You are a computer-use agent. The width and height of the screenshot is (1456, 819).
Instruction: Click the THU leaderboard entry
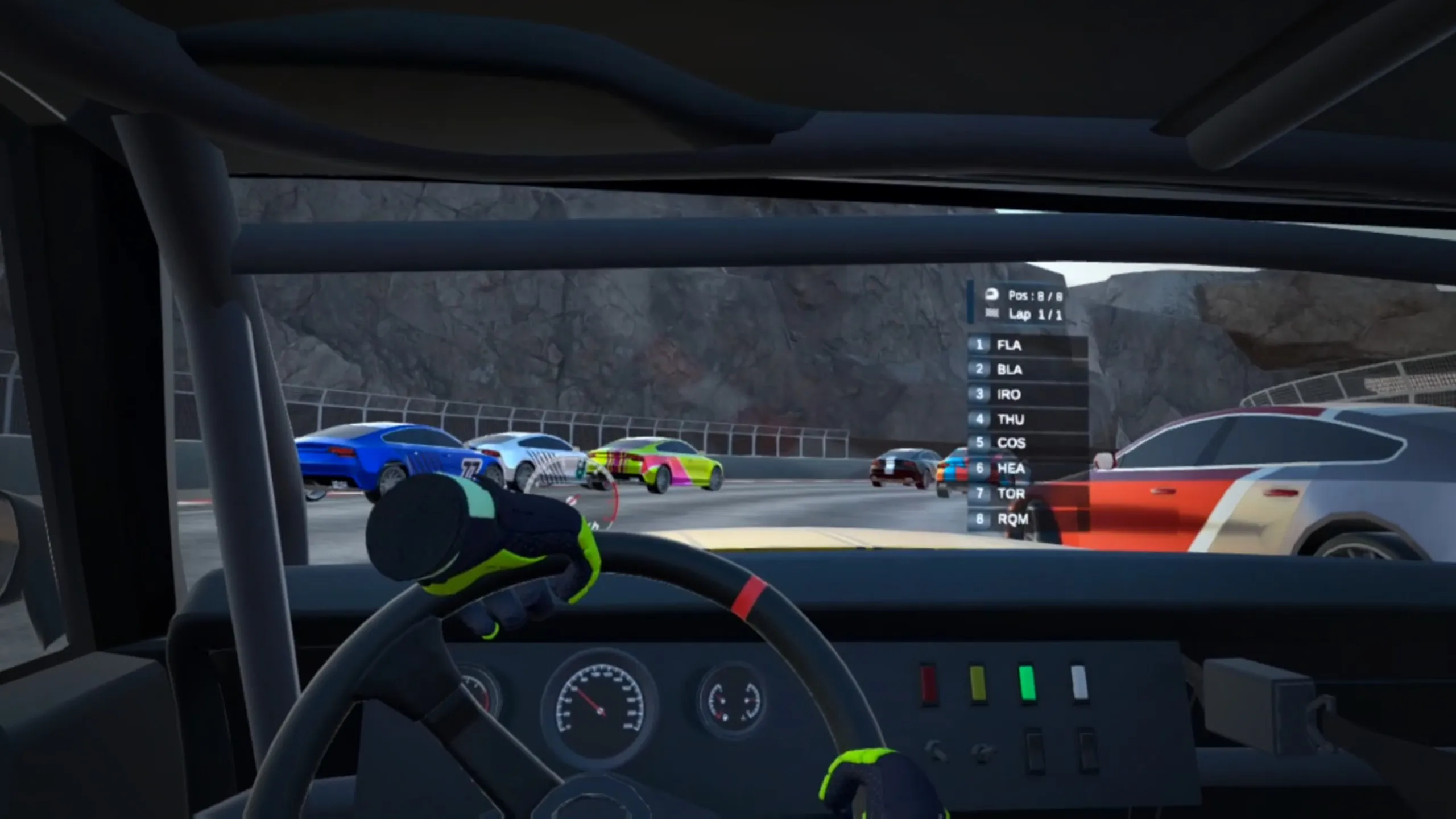click(1027, 420)
